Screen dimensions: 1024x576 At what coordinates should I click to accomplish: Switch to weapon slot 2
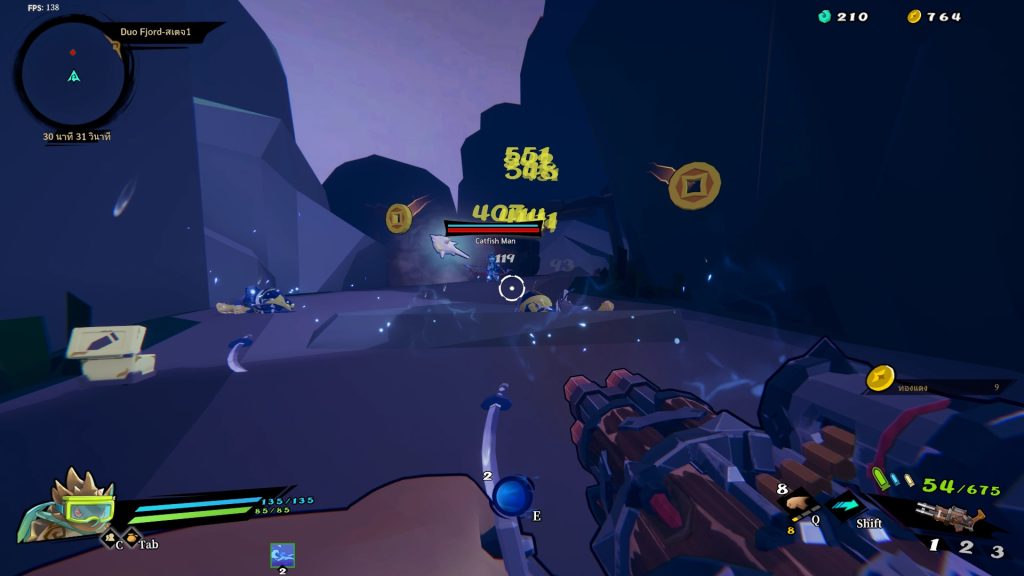point(966,548)
